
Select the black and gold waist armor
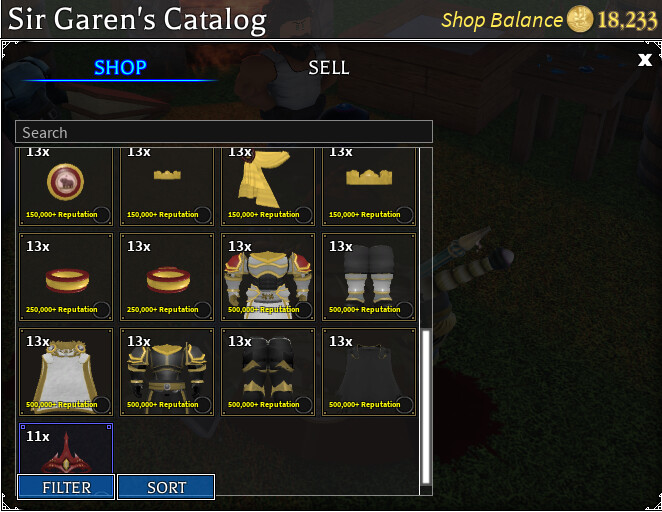[x=268, y=371]
